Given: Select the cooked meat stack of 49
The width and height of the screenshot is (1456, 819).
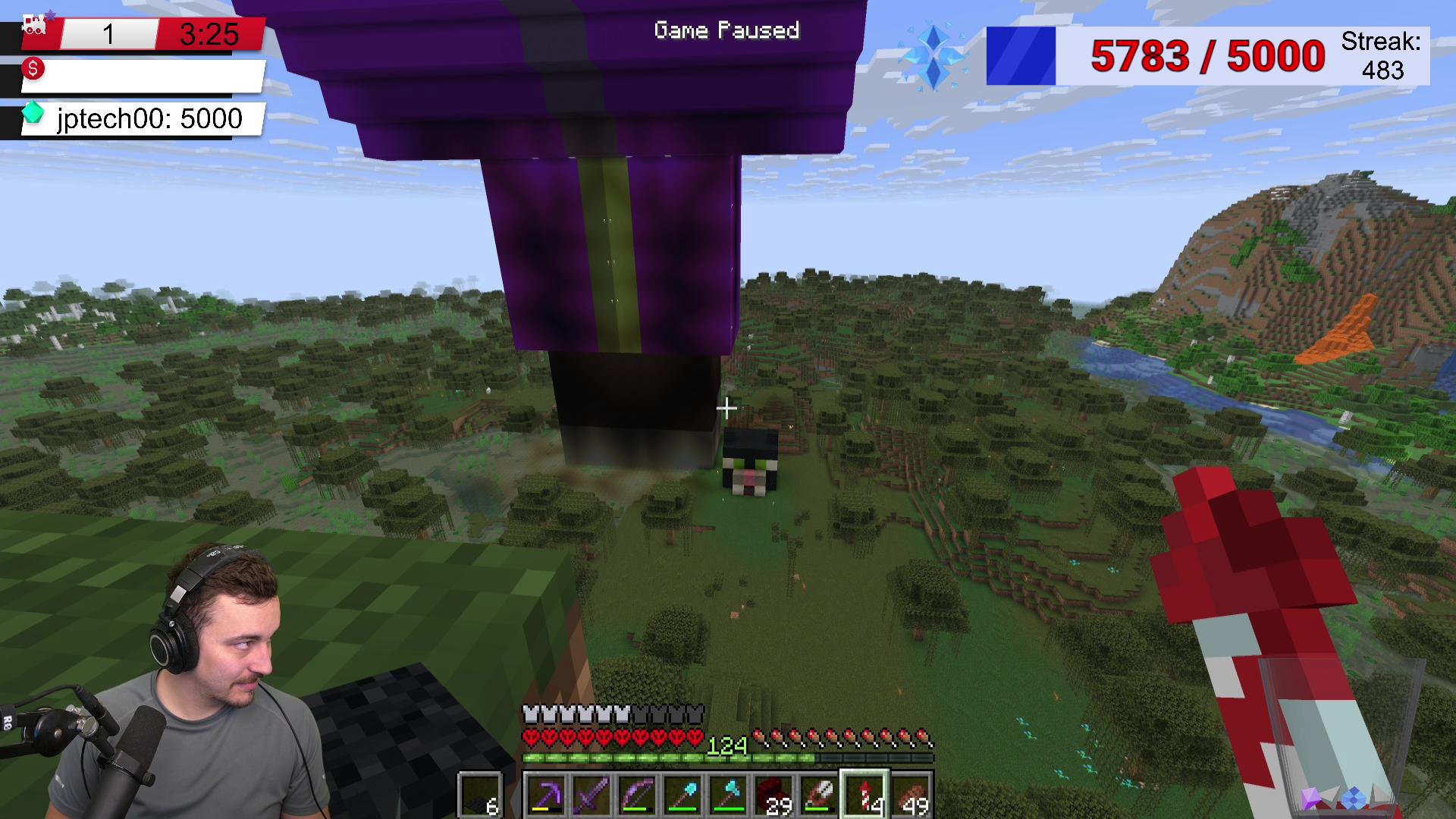Looking at the screenshot, I should click(x=910, y=795).
